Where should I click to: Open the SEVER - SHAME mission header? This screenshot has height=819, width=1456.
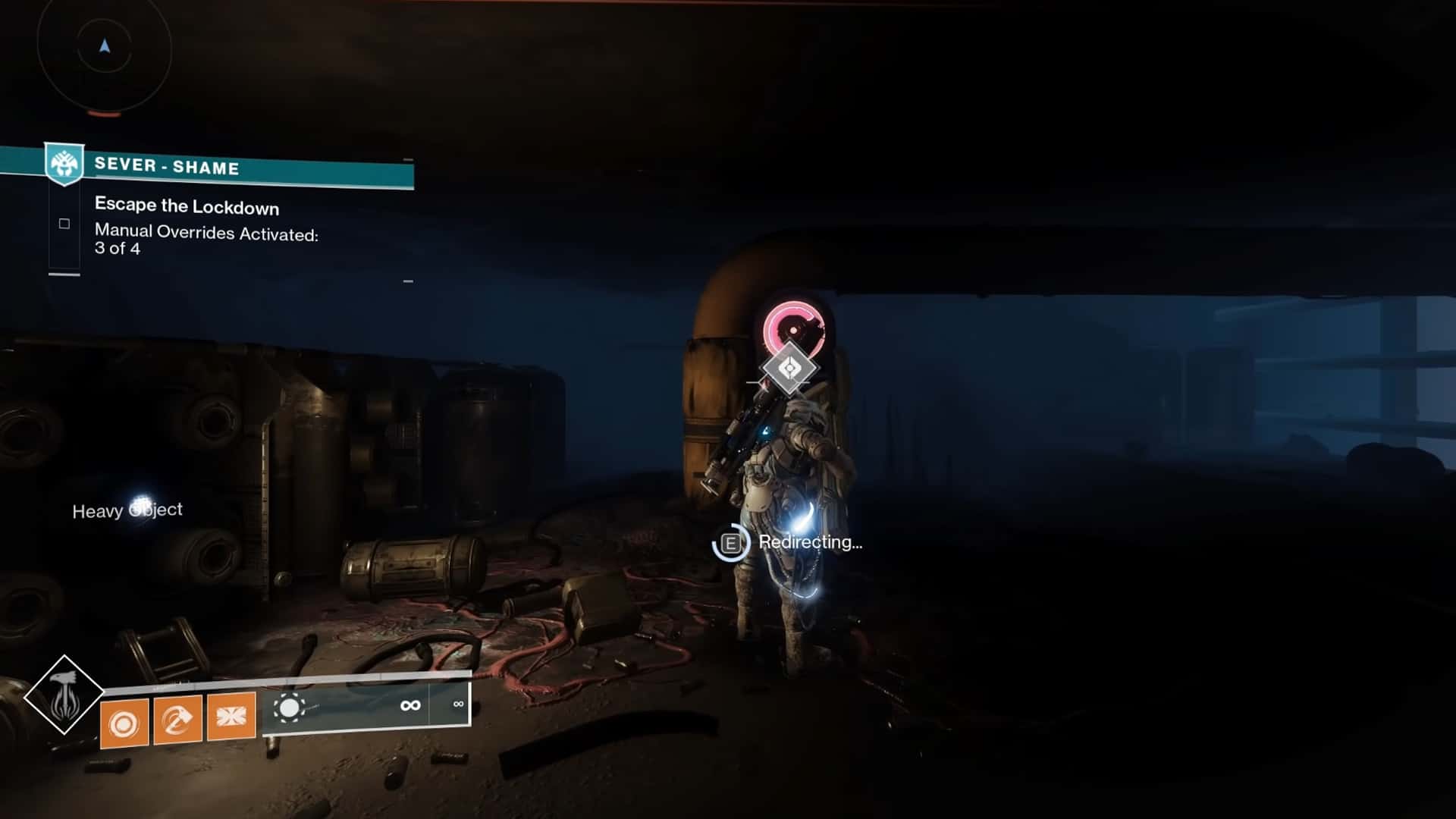[x=167, y=168]
